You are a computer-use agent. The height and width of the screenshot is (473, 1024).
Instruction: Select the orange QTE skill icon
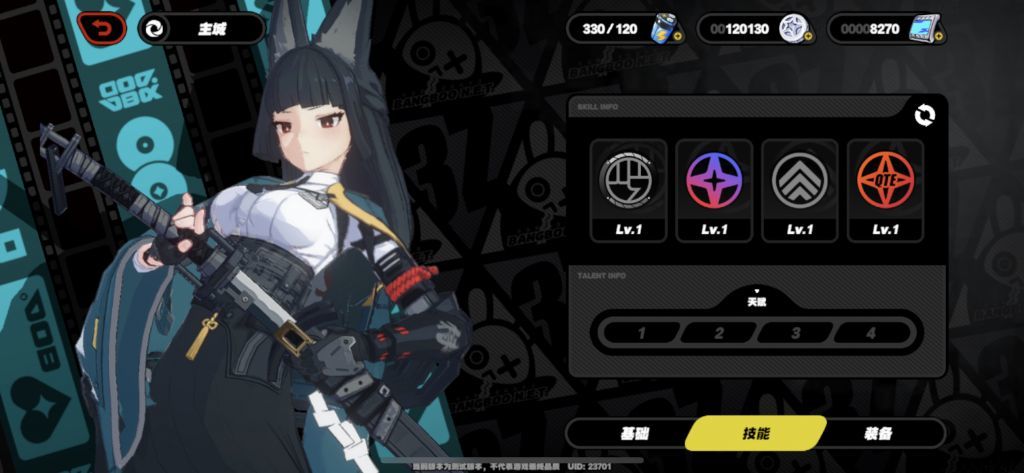[885, 178]
